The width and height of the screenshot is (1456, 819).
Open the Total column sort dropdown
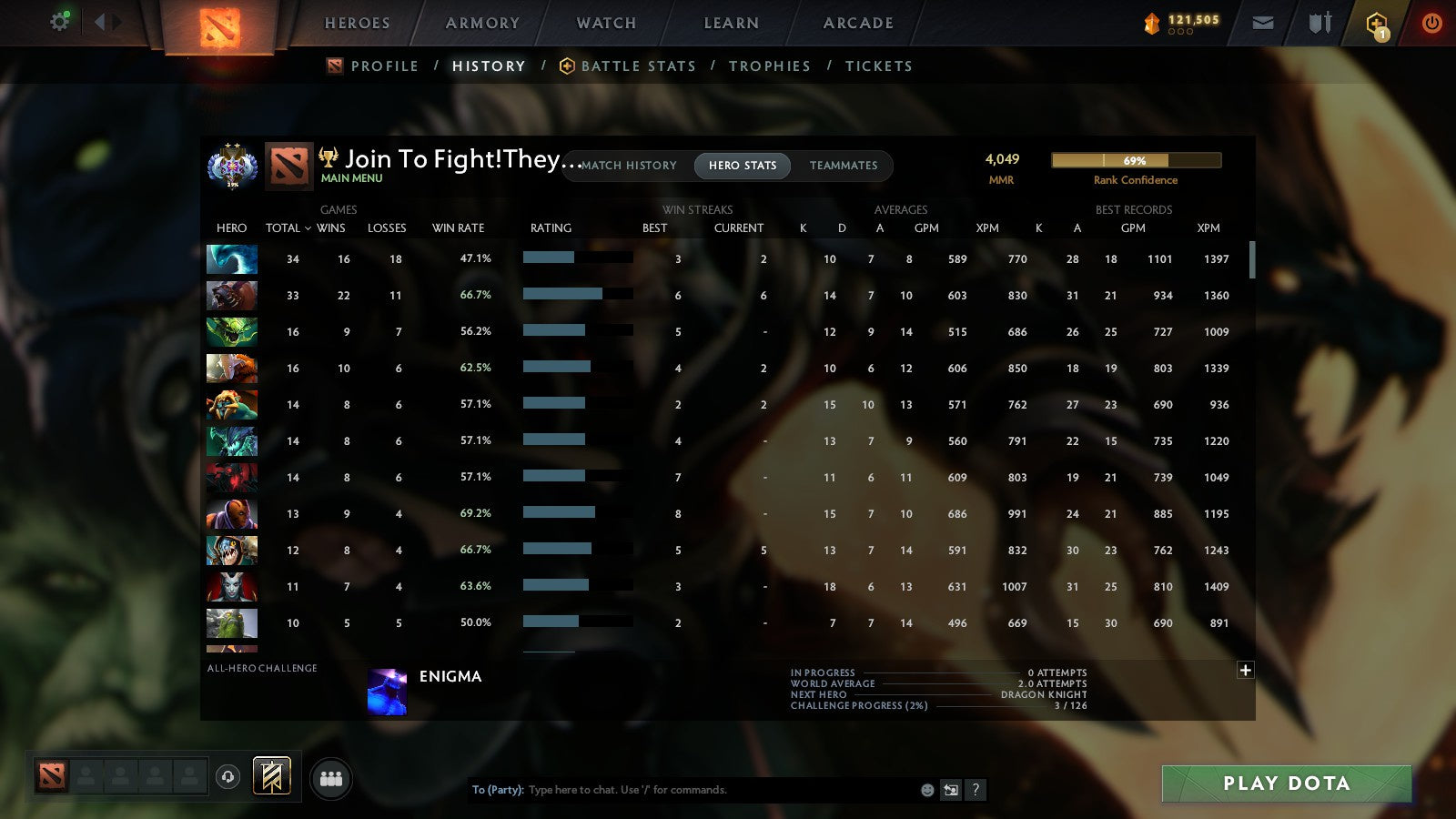coord(287,228)
